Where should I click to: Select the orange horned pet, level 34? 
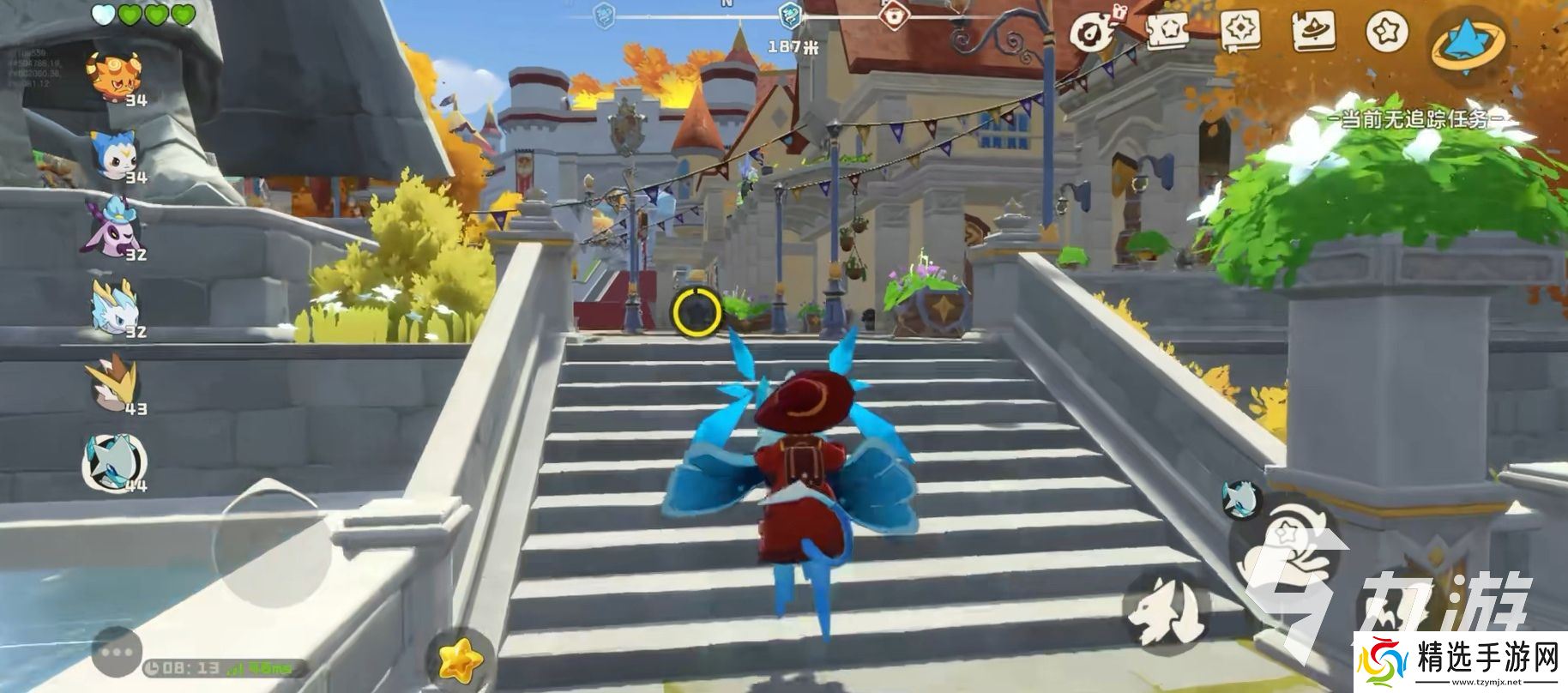pyautogui.click(x=116, y=75)
